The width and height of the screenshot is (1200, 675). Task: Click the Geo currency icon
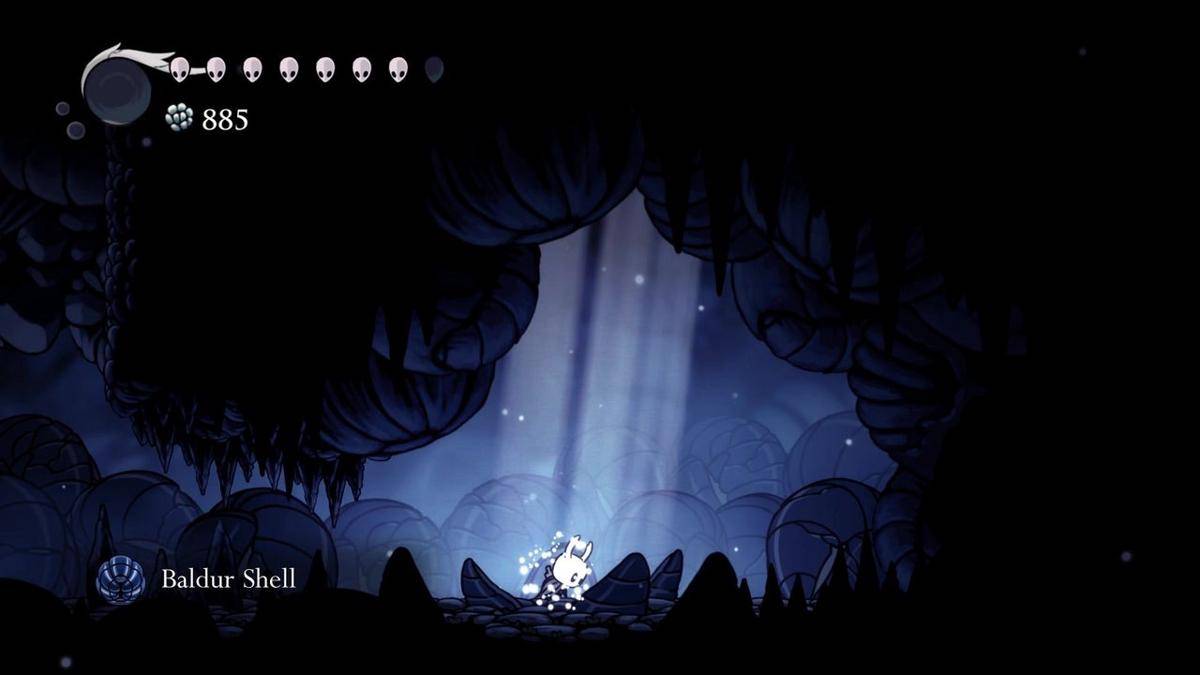179,118
